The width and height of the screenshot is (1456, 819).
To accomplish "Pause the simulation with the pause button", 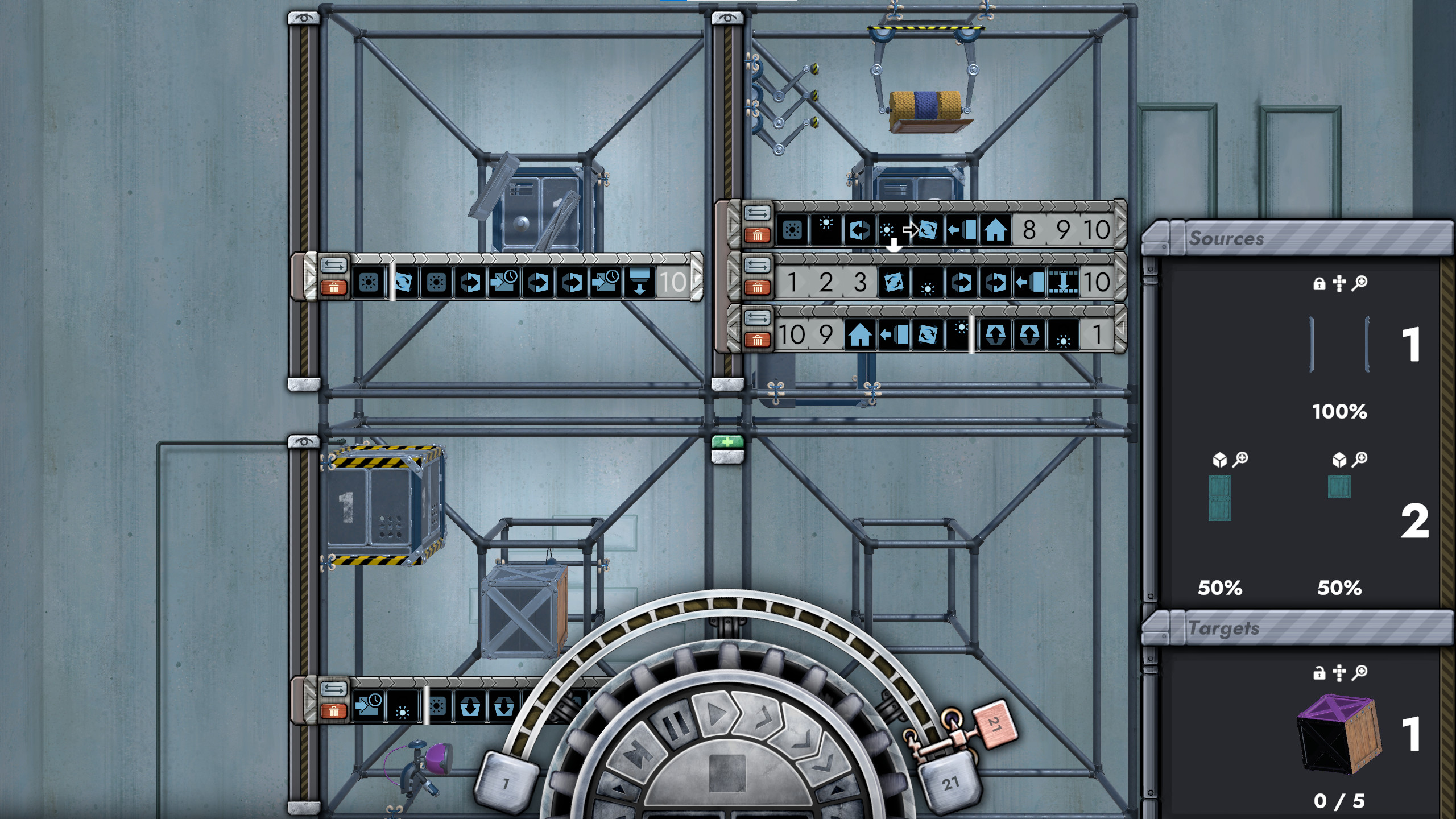I will [676, 725].
